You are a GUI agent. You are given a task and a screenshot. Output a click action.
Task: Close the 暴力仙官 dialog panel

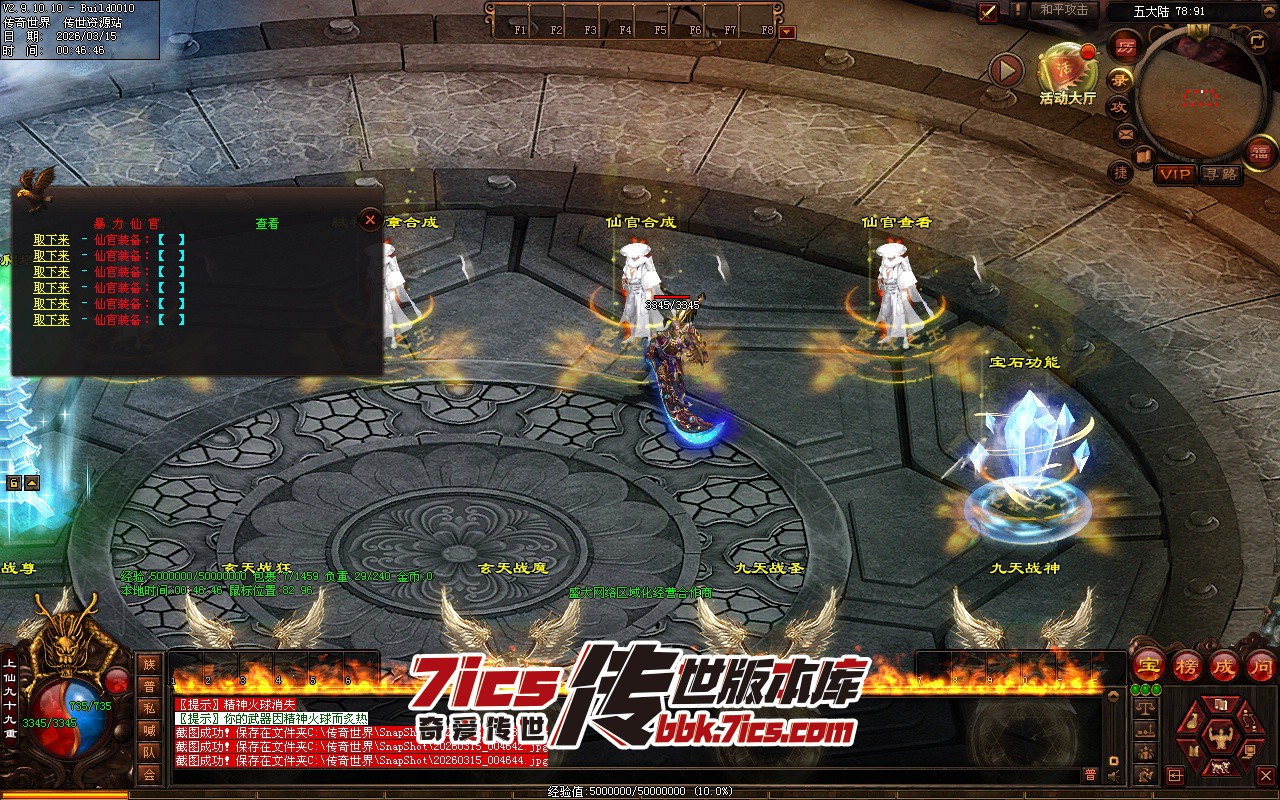[x=370, y=219]
